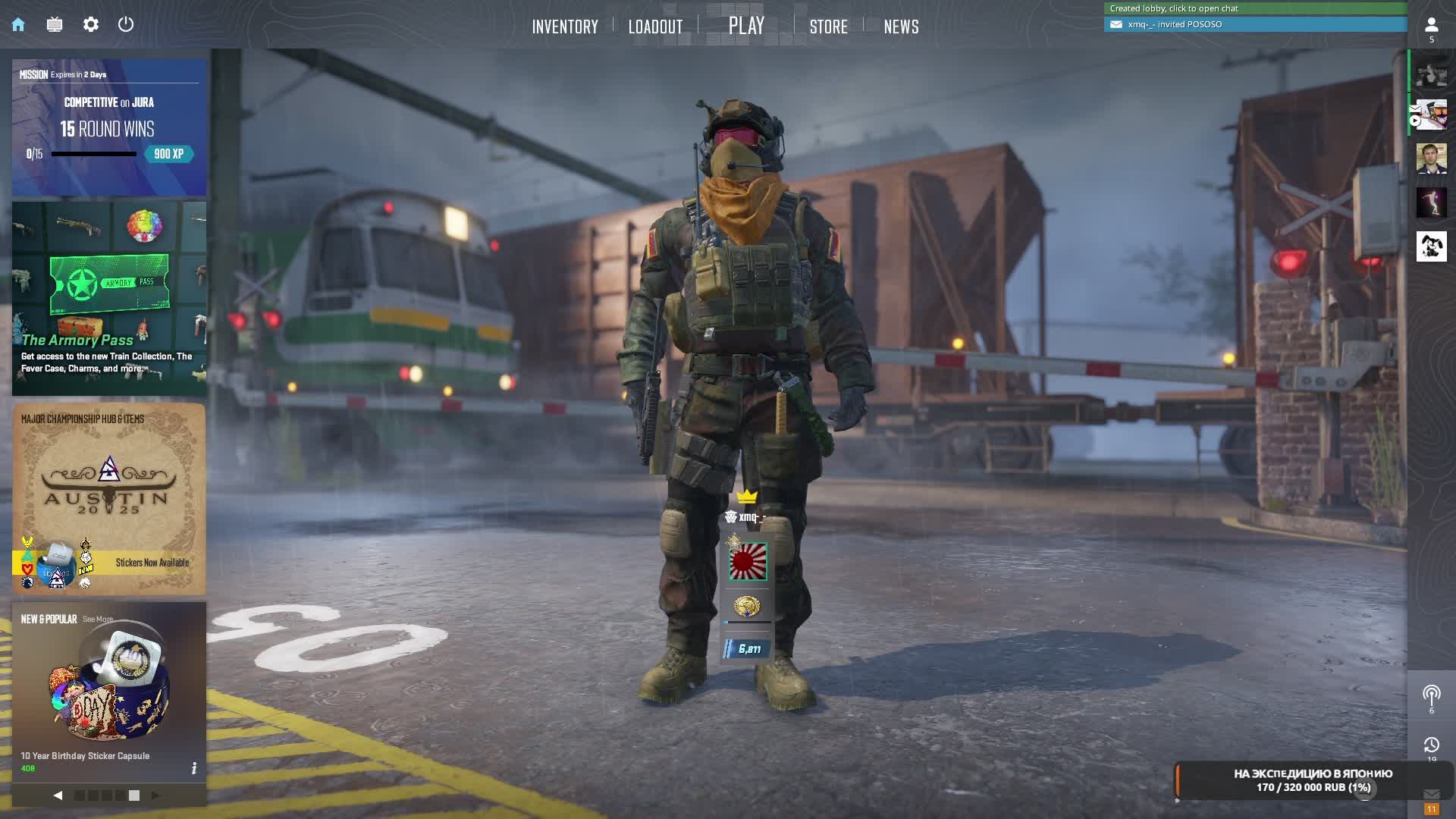
Task: Open the Inventory menu
Action: [565, 27]
